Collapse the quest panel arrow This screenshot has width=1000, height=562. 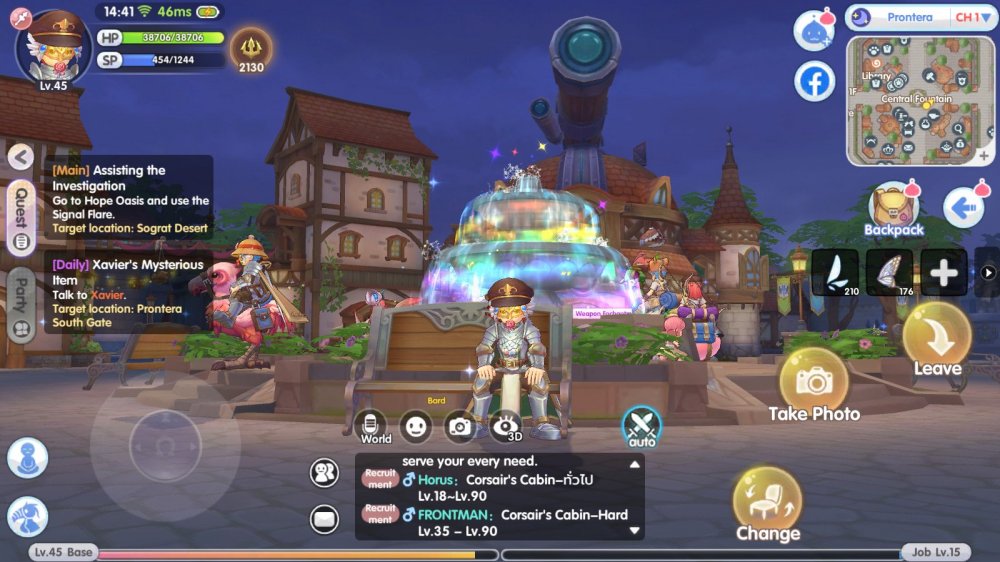[21, 157]
